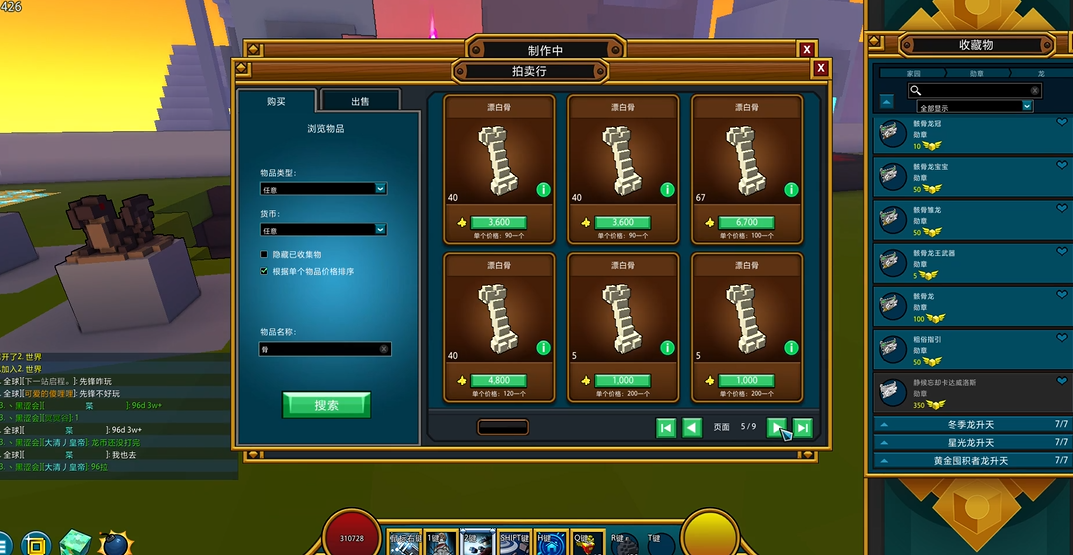Image resolution: width=1073 pixels, height=555 pixels.
Task: Return to the previous auction page
Action: tap(691, 427)
